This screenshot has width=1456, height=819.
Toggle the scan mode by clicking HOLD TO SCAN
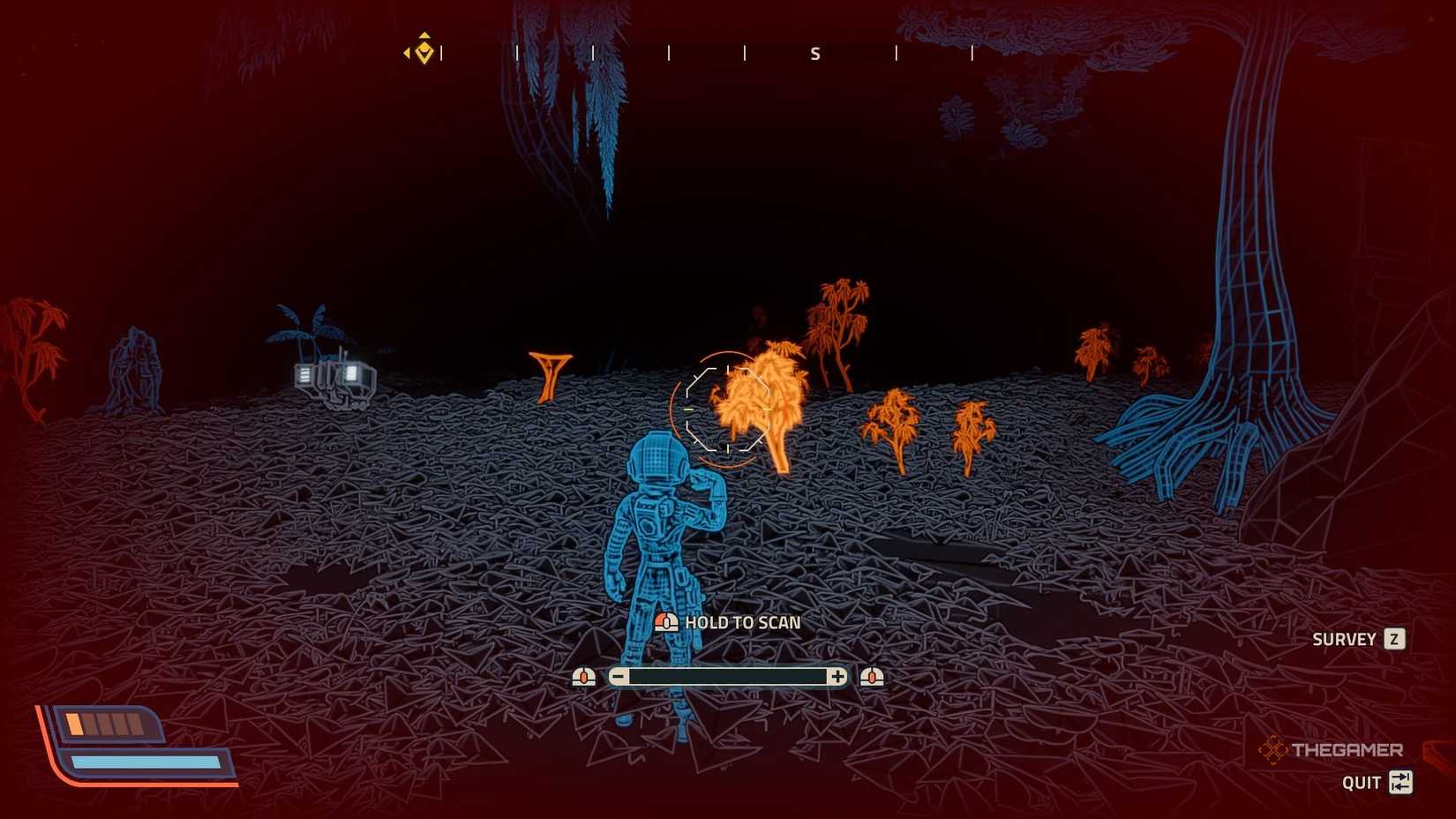tap(741, 622)
